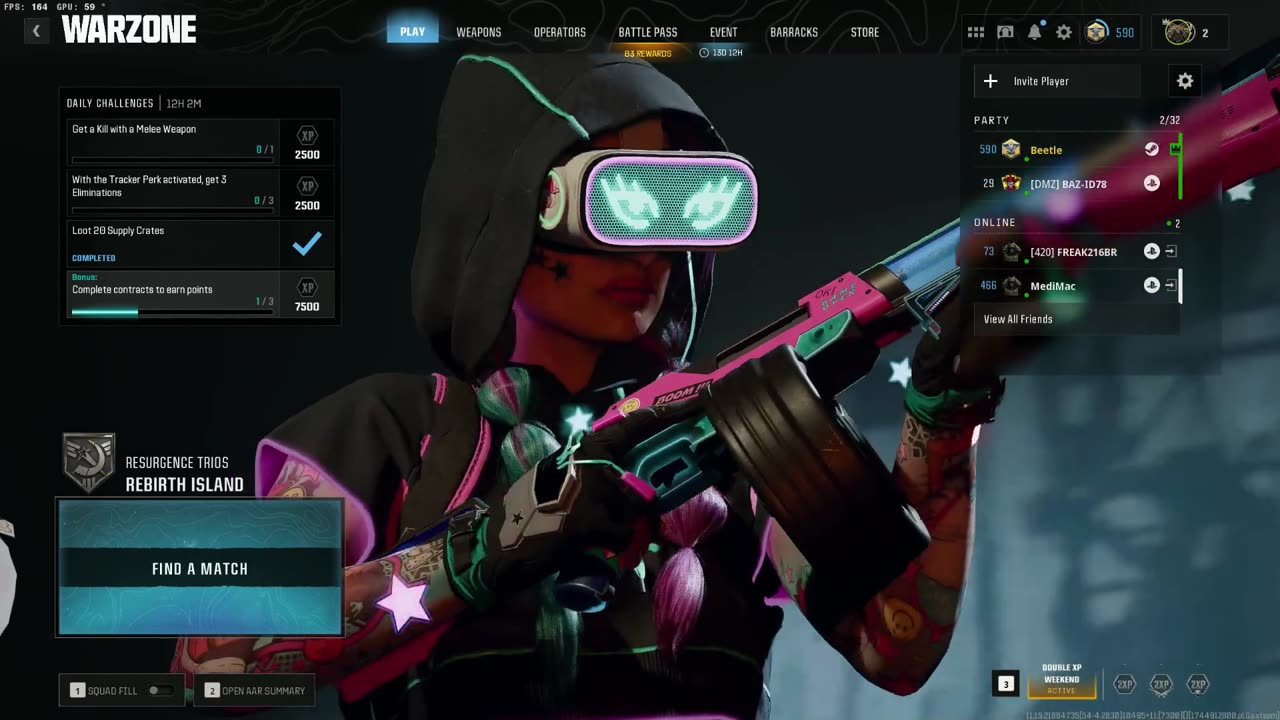Open AAR Summary
This screenshot has height=720, width=1280.
(x=255, y=690)
